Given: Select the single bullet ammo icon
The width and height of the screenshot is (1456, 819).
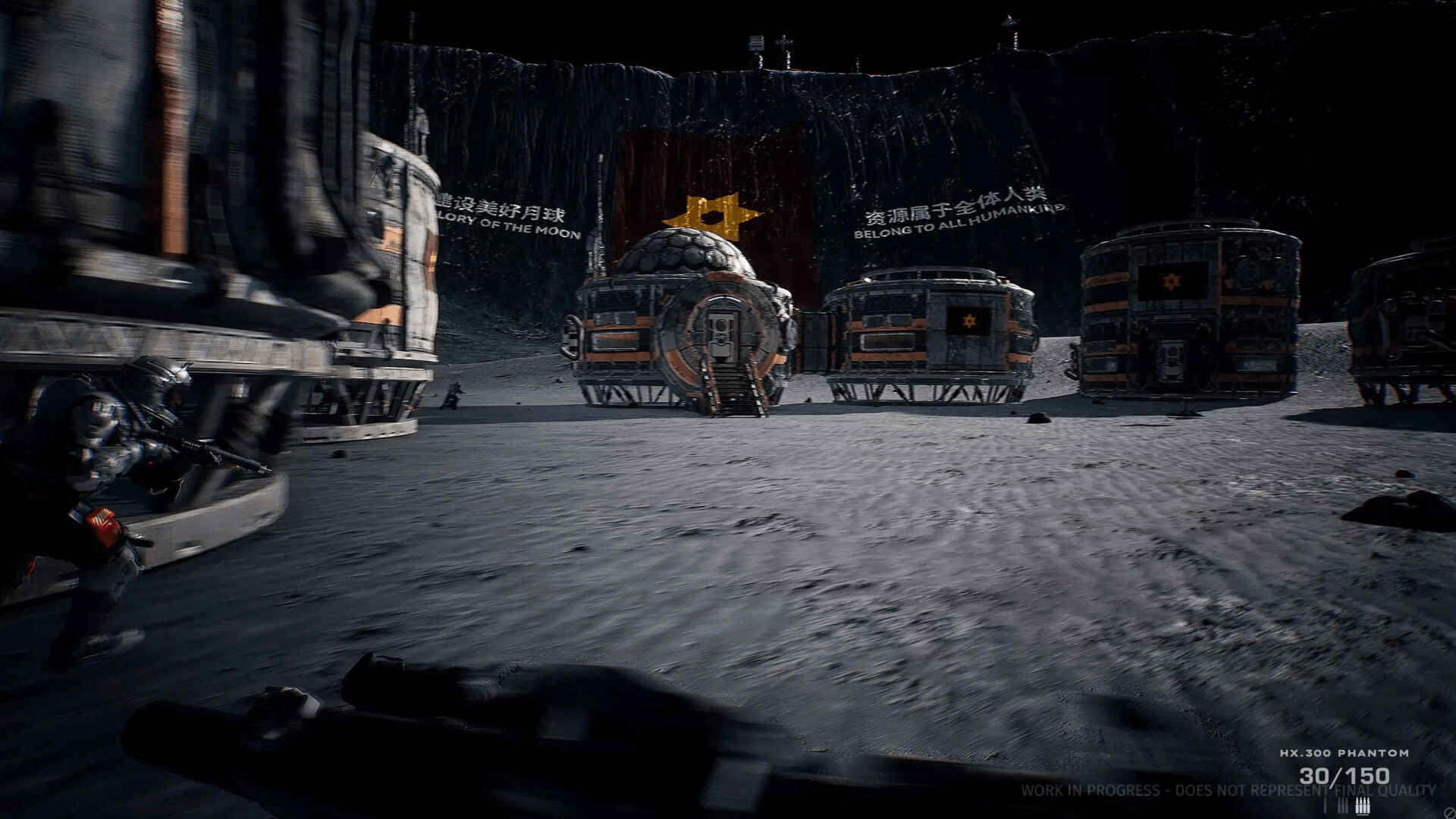Looking at the screenshot, I should click(1326, 804).
